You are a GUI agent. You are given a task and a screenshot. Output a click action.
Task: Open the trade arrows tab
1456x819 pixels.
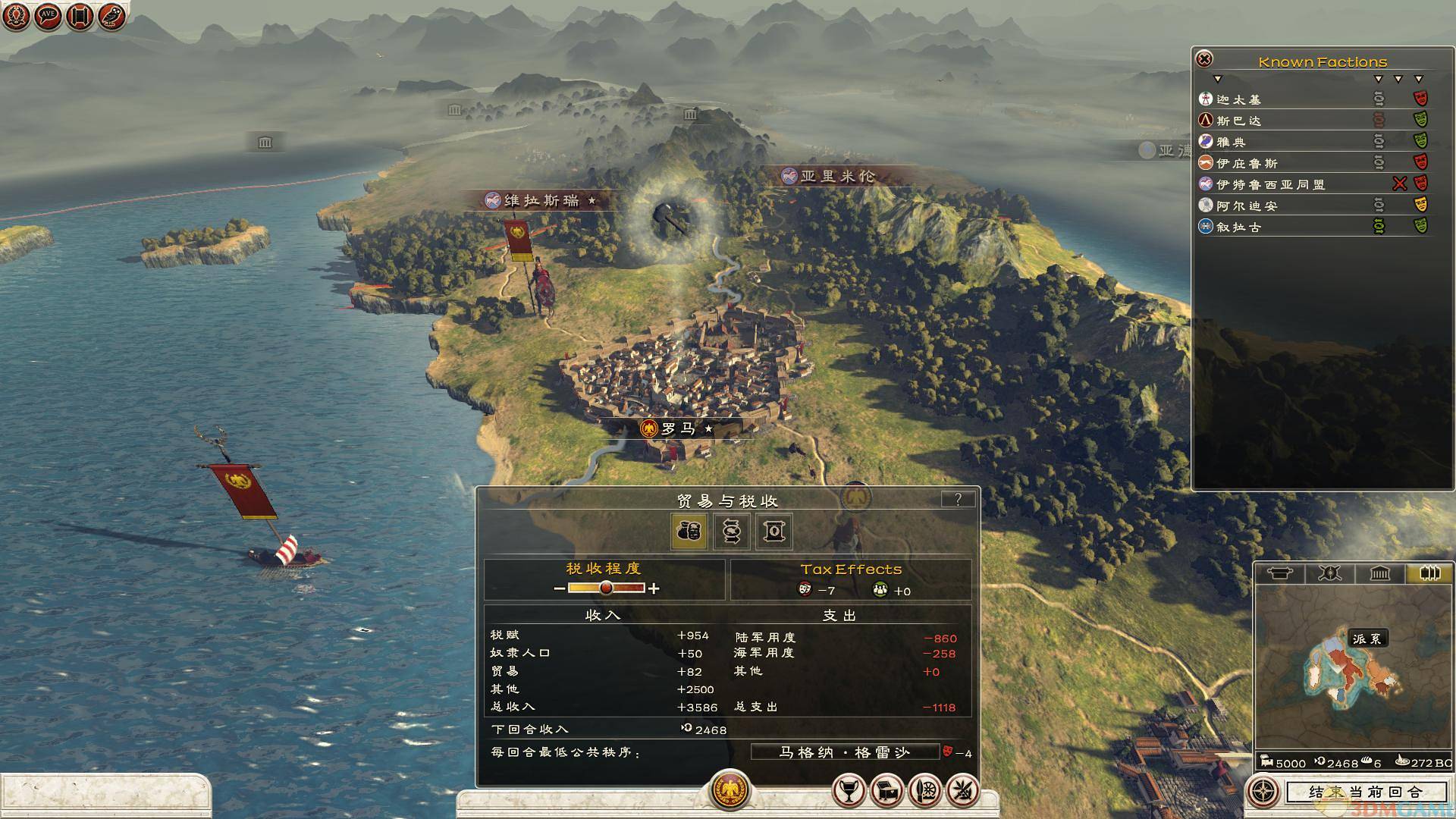tap(732, 531)
